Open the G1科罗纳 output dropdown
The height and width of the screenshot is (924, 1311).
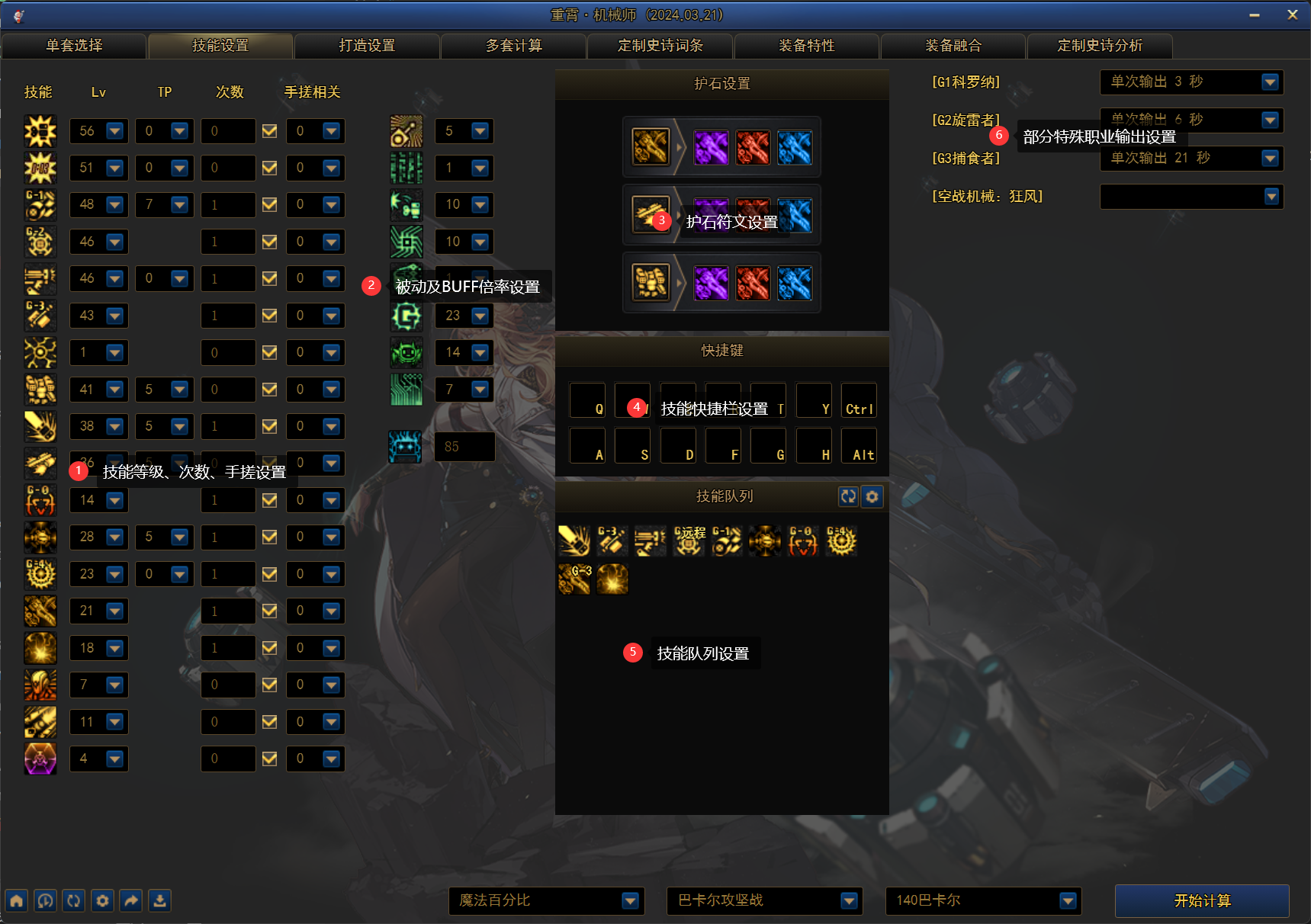coord(1270,82)
